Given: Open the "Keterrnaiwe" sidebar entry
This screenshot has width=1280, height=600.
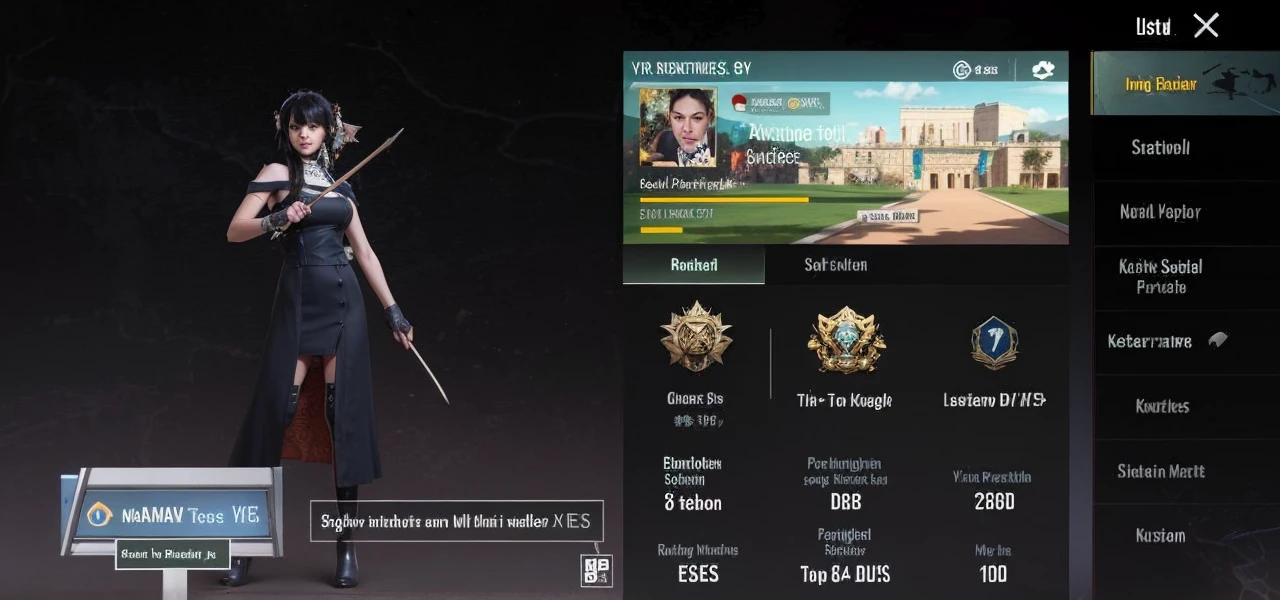Looking at the screenshot, I should point(1160,341).
